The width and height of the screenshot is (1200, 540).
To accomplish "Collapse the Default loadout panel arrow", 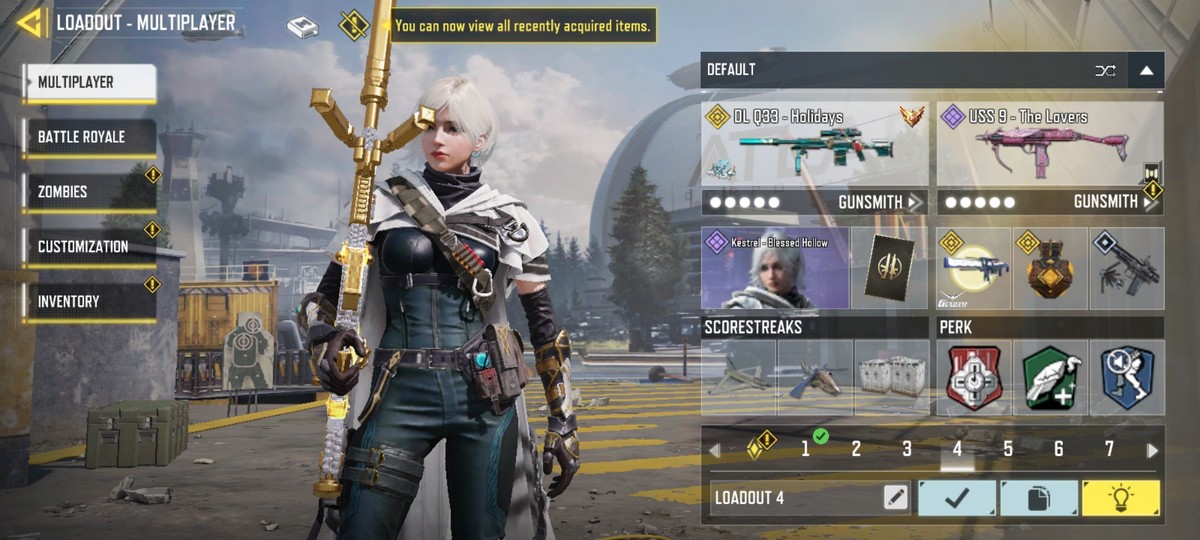I will 1146,70.
